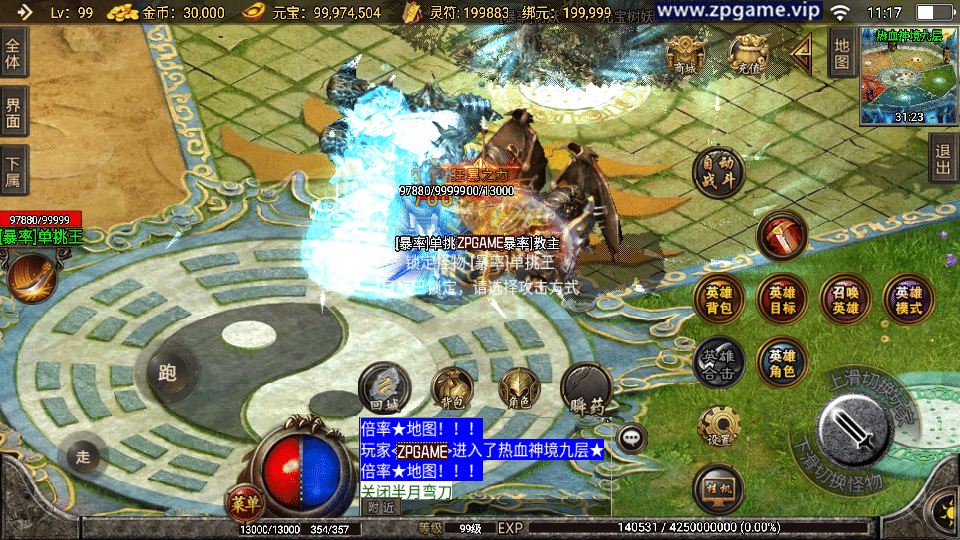
Task: Tap the 退出 exit button
Action: 943,160
